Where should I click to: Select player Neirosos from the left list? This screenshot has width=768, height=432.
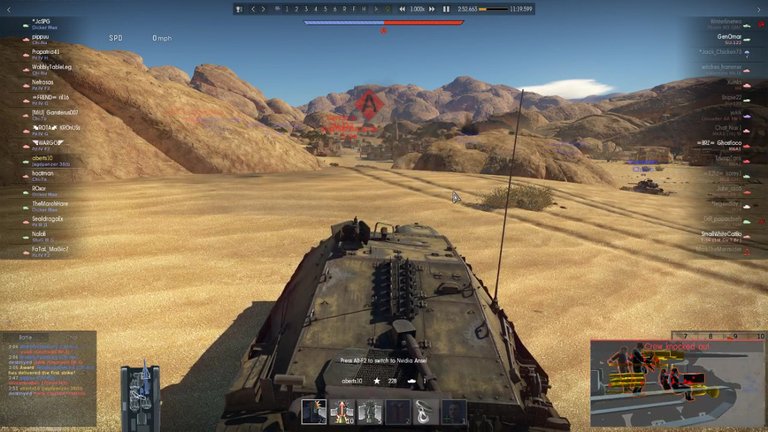point(43,82)
